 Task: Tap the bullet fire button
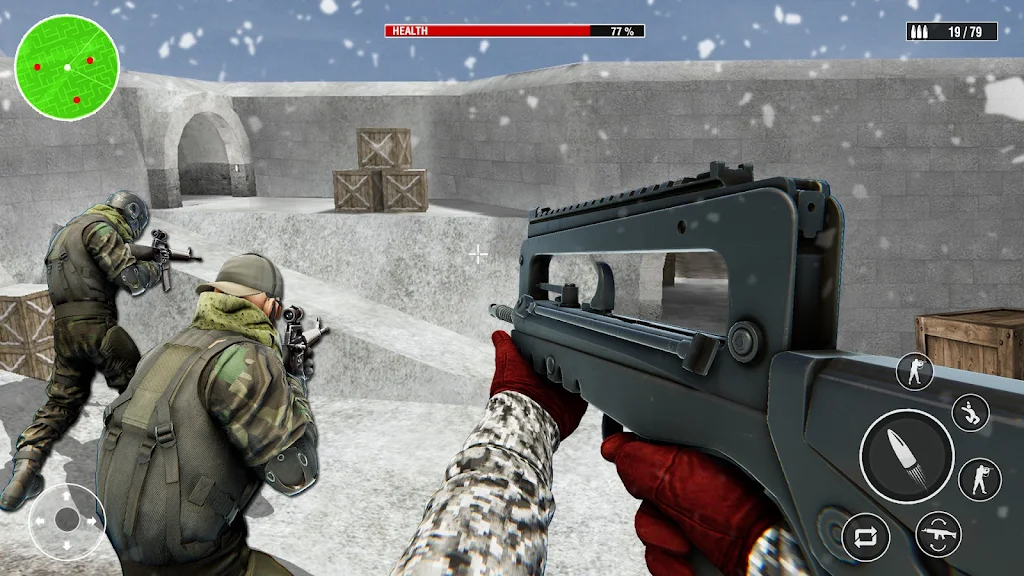[907, 456]
